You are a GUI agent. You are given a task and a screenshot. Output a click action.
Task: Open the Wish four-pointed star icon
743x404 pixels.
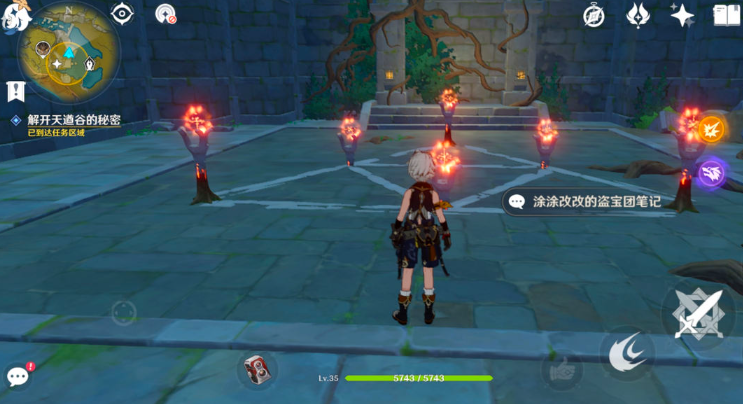(x=683, y=15)
